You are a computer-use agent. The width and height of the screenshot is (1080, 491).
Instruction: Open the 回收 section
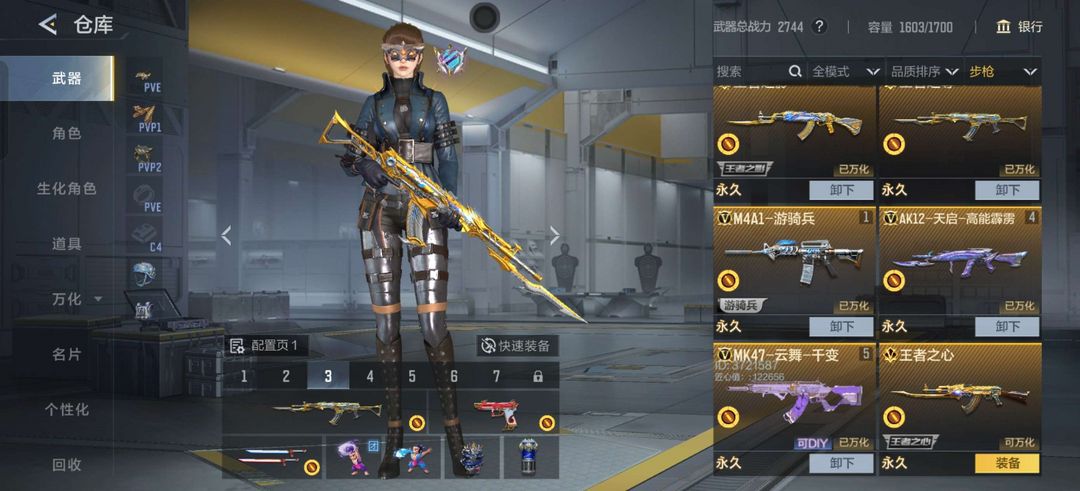66,464
